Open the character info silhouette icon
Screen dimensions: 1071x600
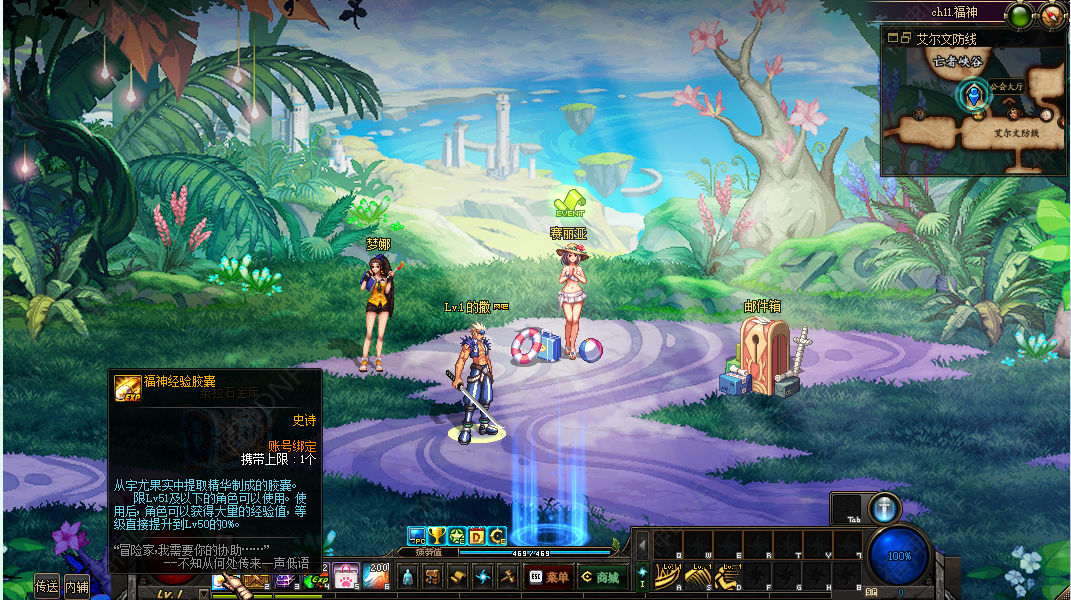[408, 577]
